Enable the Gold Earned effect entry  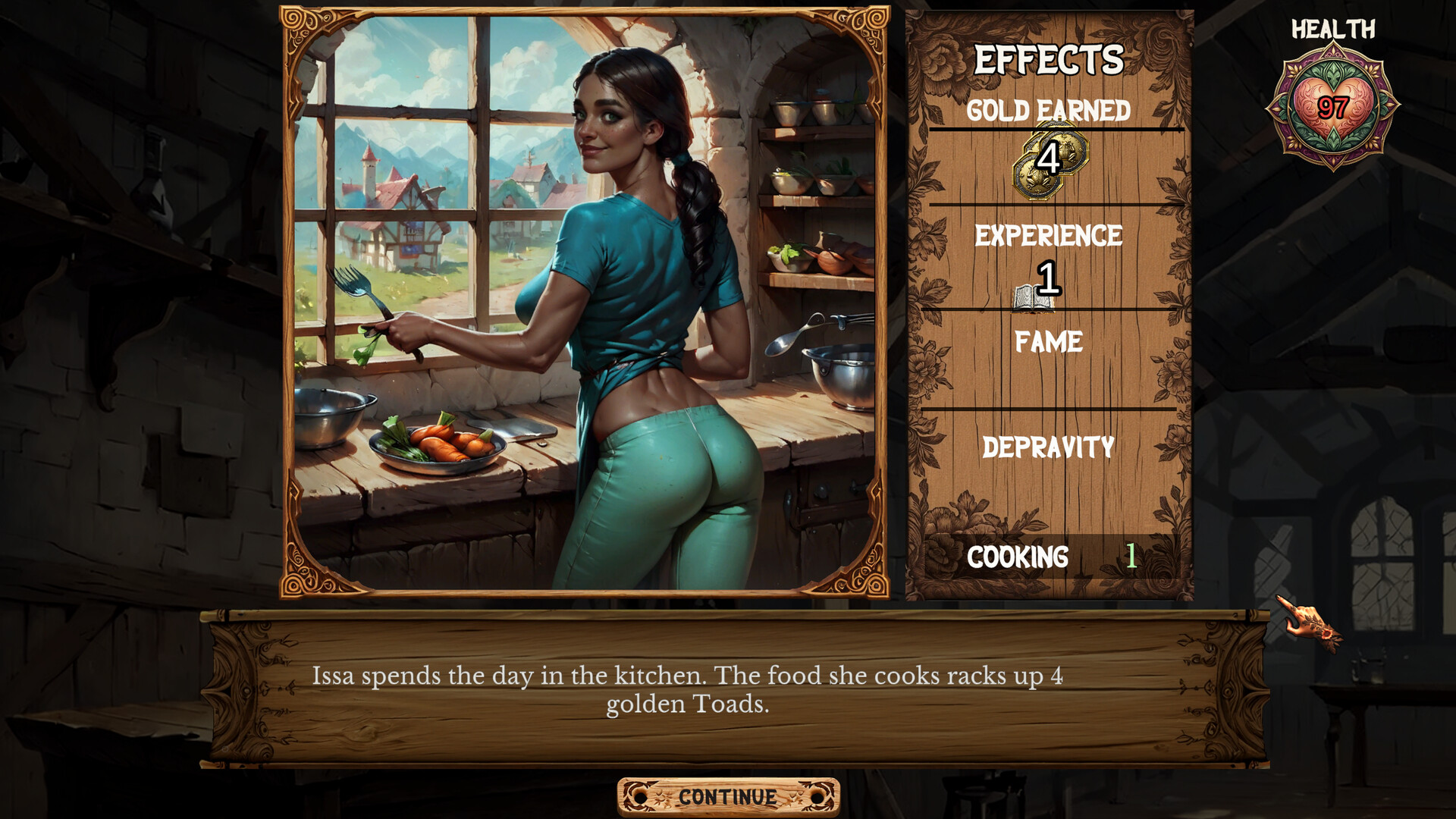[x=1050, y=111]
